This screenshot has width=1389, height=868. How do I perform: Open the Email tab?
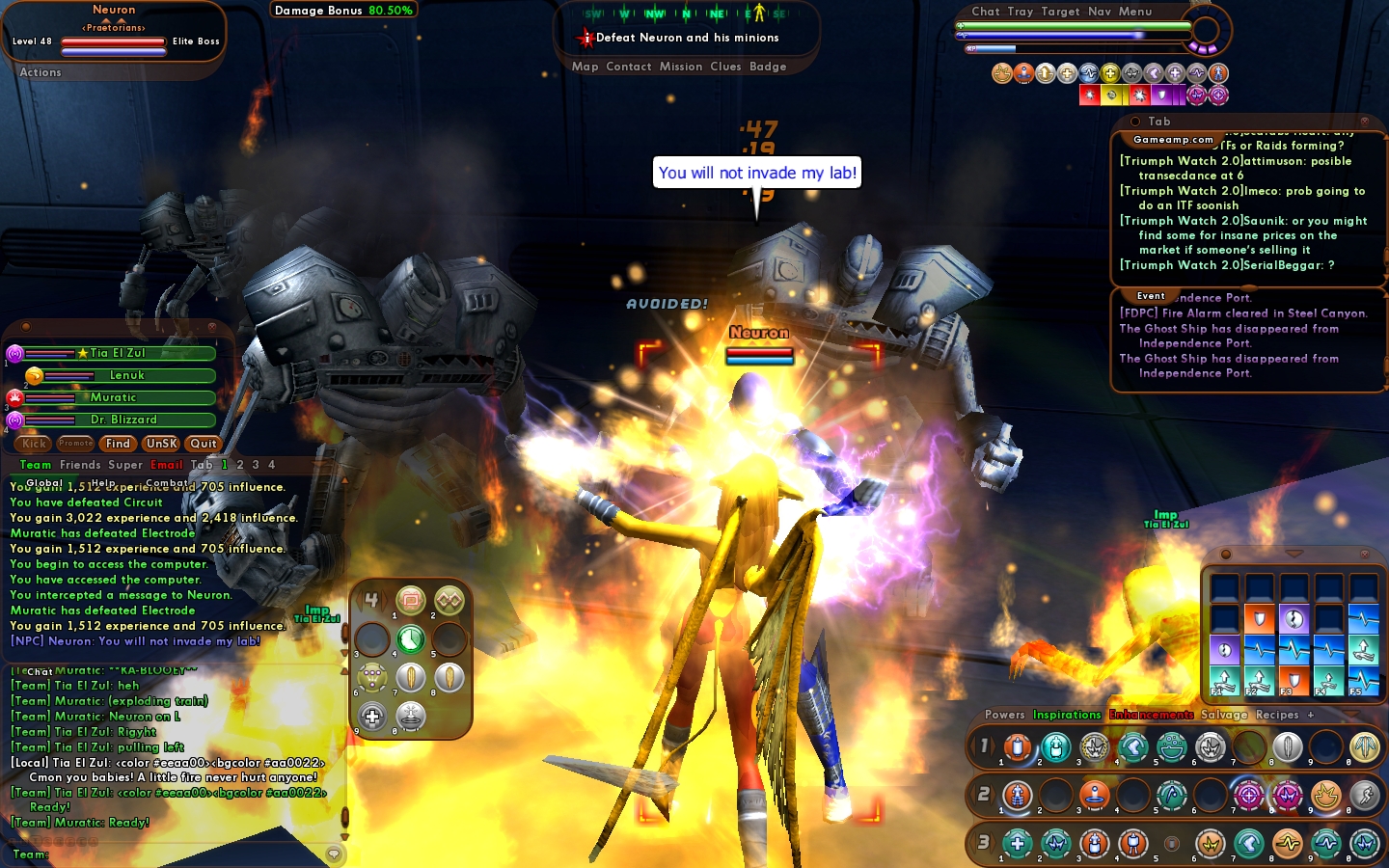coord(166,465)
